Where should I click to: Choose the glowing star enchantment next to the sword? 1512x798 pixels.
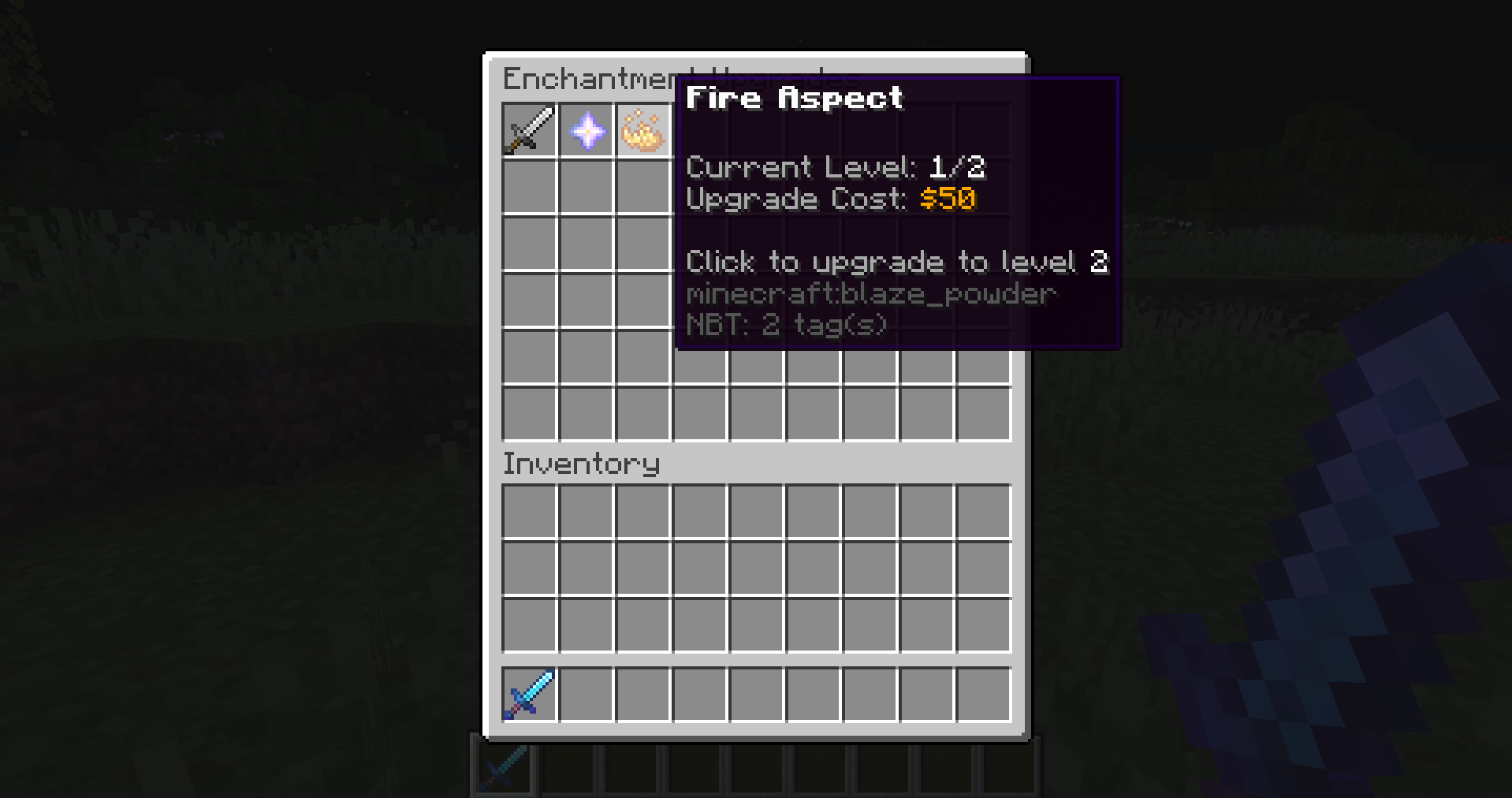587,130
